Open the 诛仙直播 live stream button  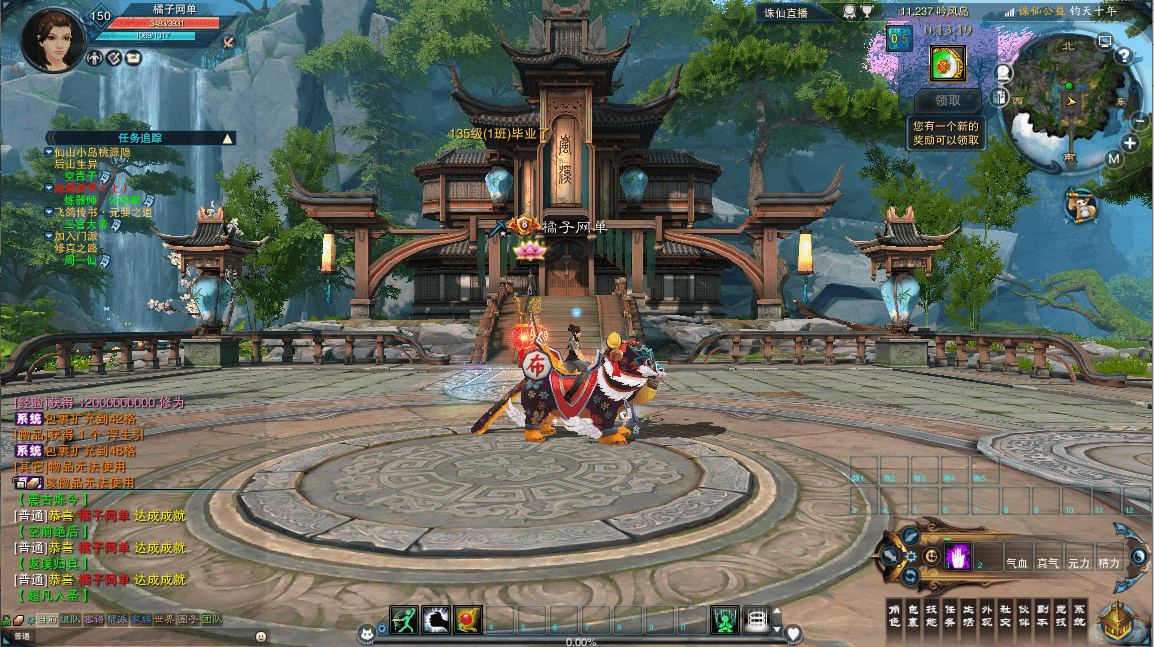coord(796,12)
